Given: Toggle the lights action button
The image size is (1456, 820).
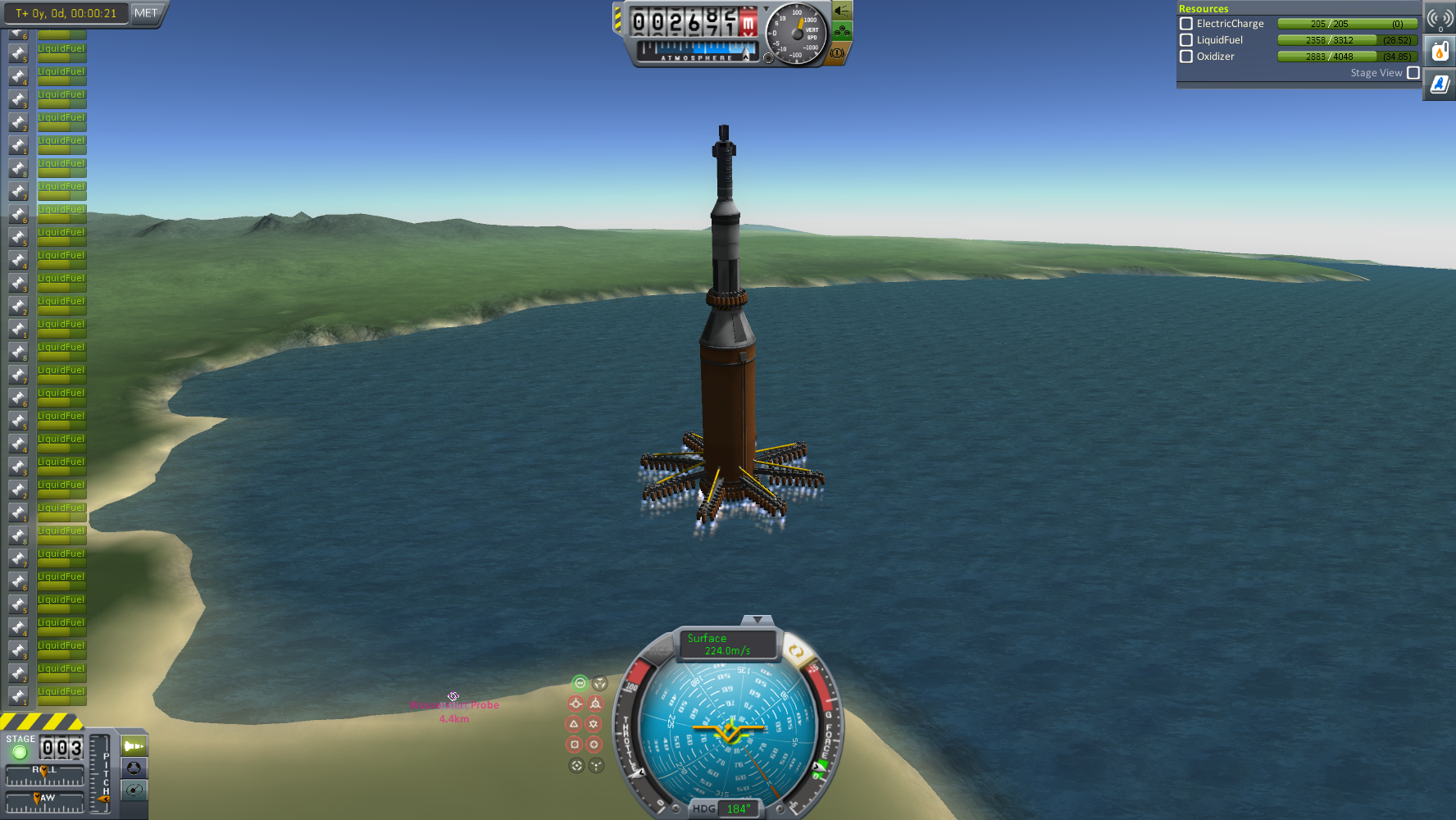Looking at the screenshot, I should click(842, 11).
